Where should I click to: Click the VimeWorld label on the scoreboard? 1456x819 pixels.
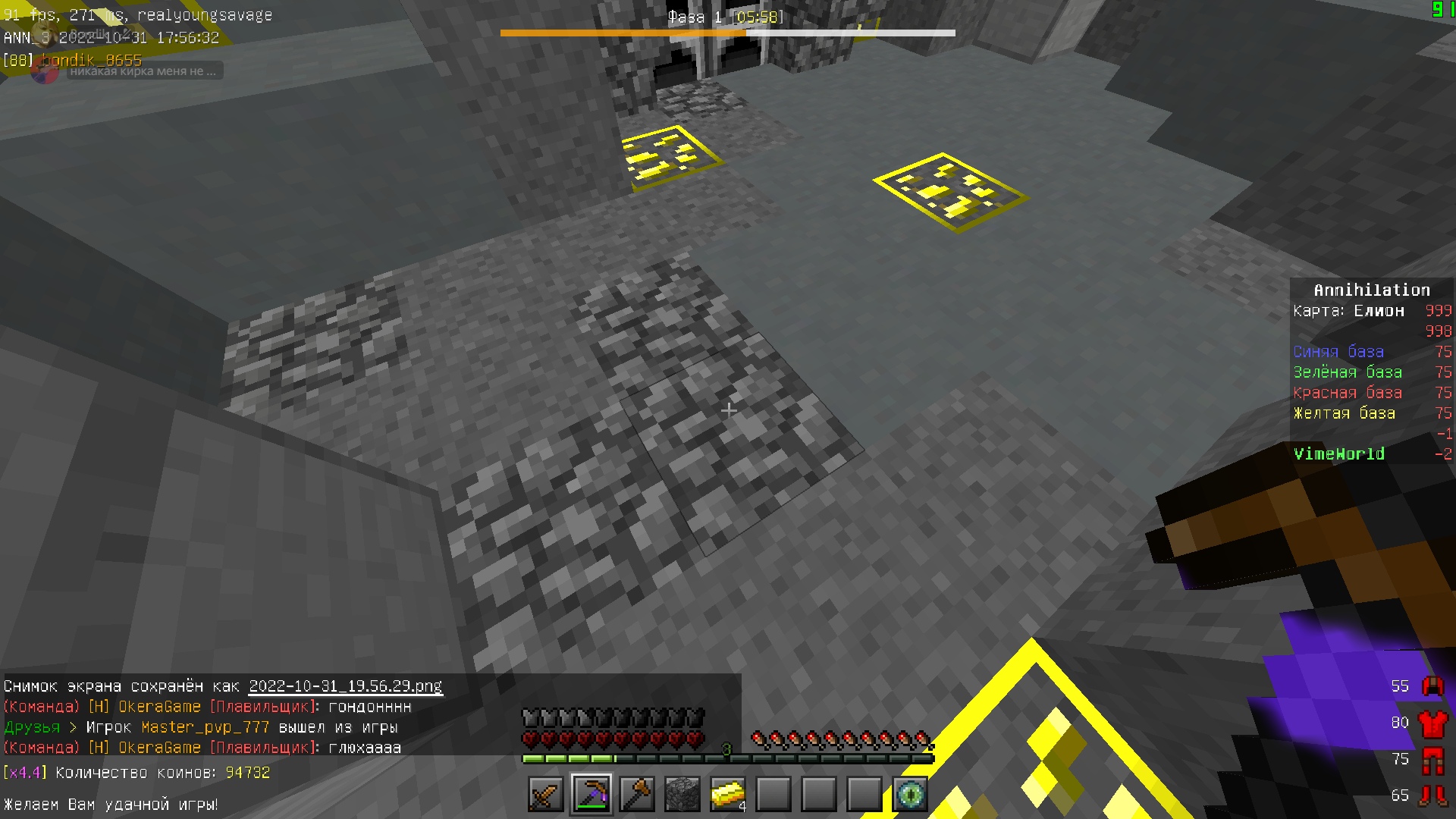point(1339,453)
